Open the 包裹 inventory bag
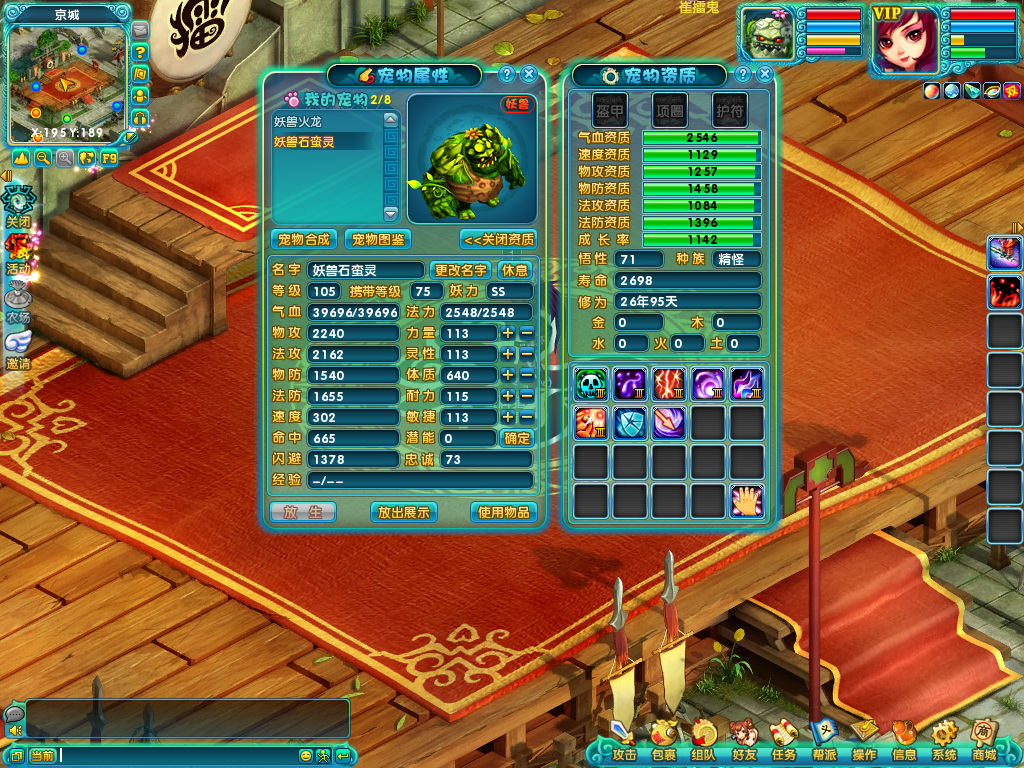Image resolution: width=1024 pixels, height=768 pixels. tap(663, 740)
